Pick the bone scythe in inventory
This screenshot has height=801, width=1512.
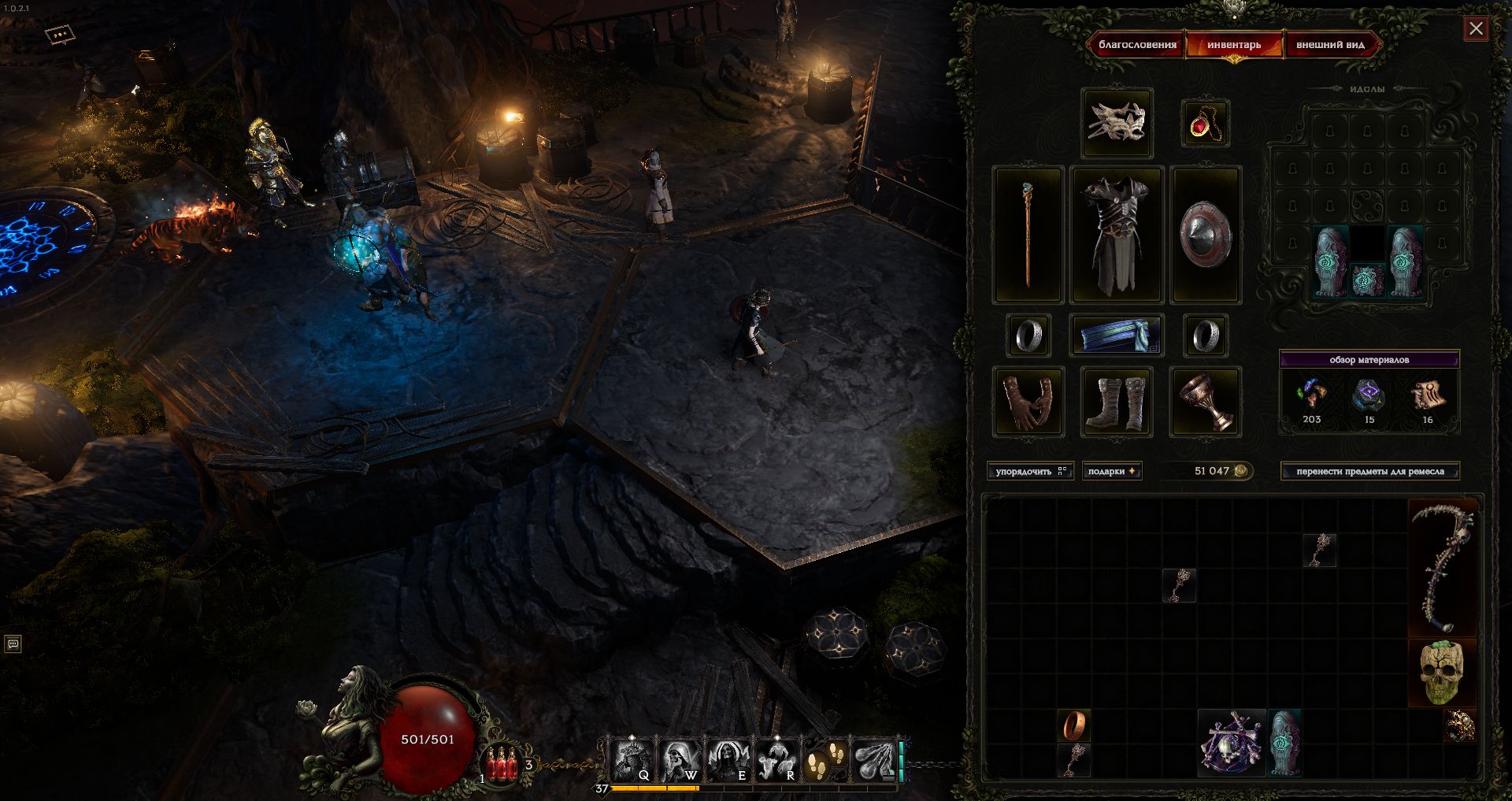[x=1442, y=568]
